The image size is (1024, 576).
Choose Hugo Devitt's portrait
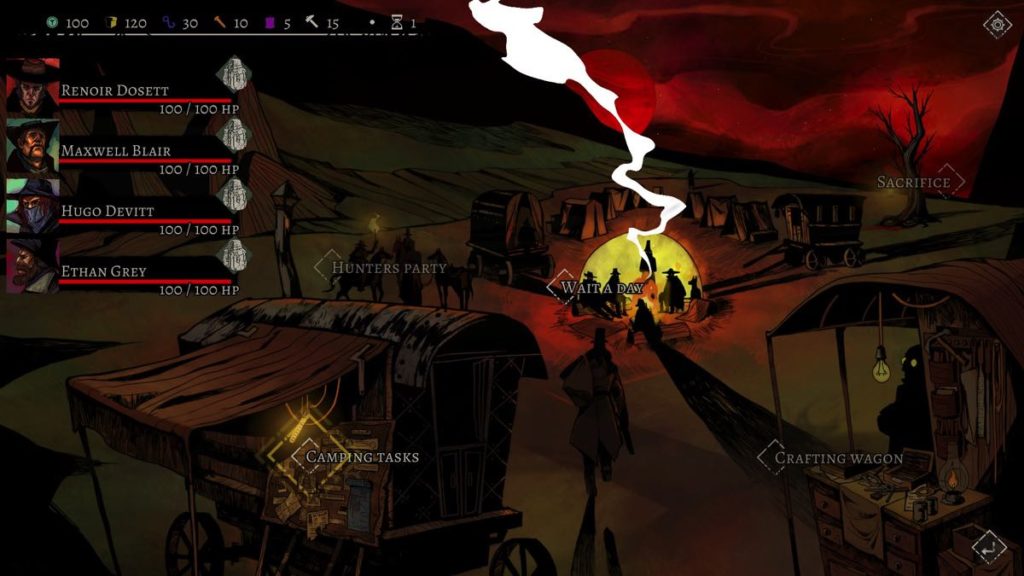point(33,206)
